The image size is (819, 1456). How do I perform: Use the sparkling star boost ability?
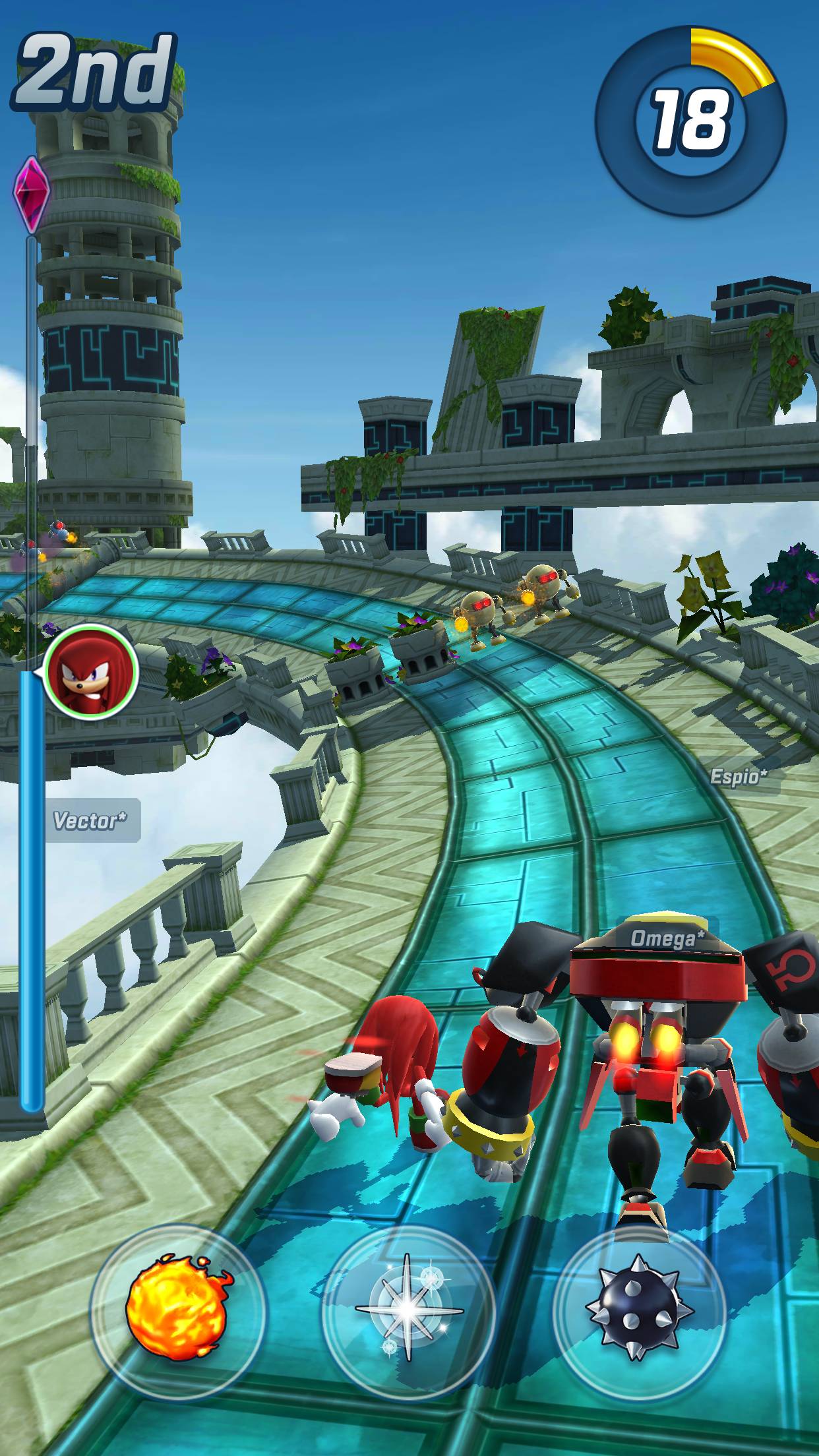[408, 1311]
